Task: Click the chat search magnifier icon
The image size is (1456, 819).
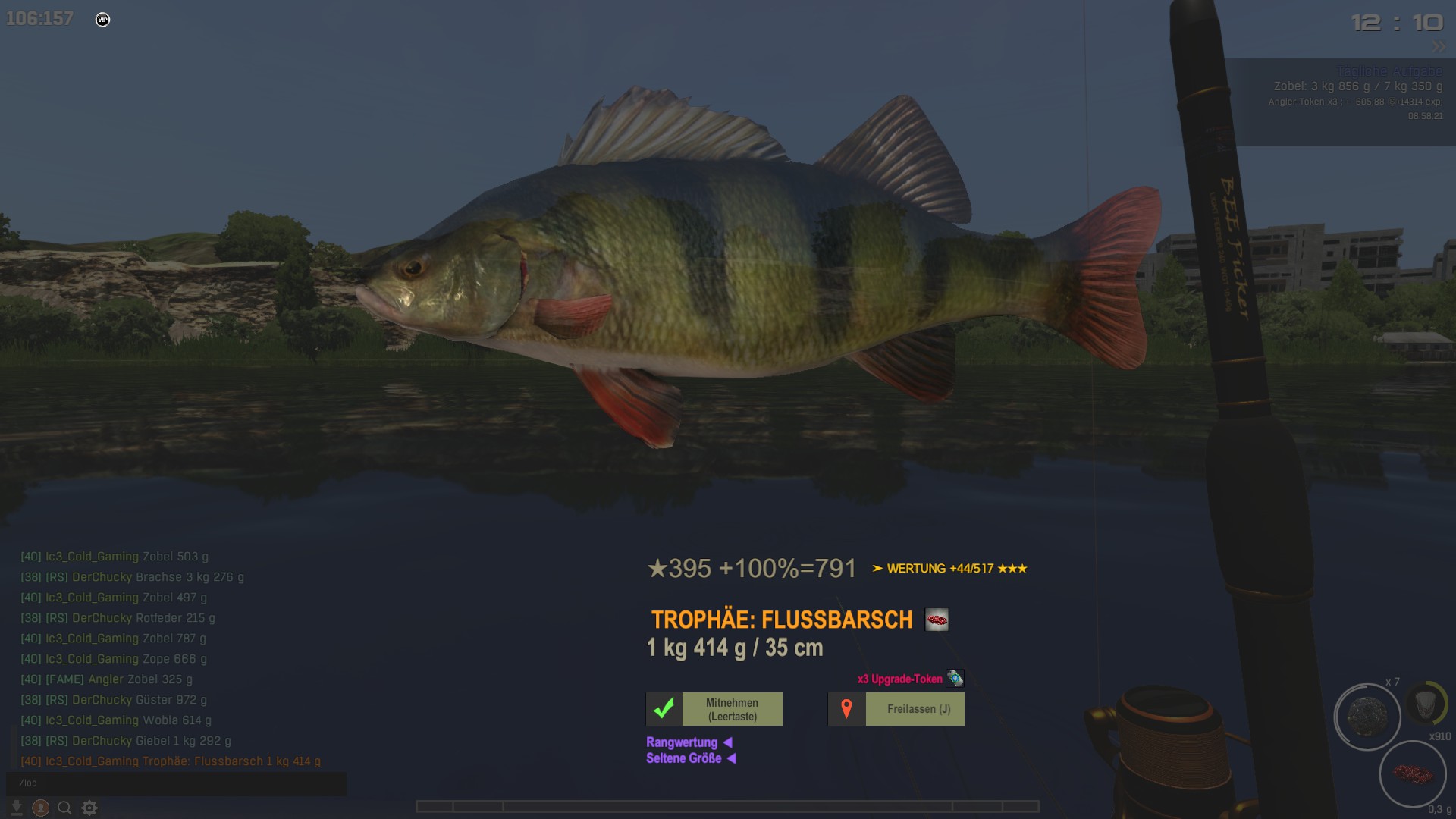Action: (64, 808)
